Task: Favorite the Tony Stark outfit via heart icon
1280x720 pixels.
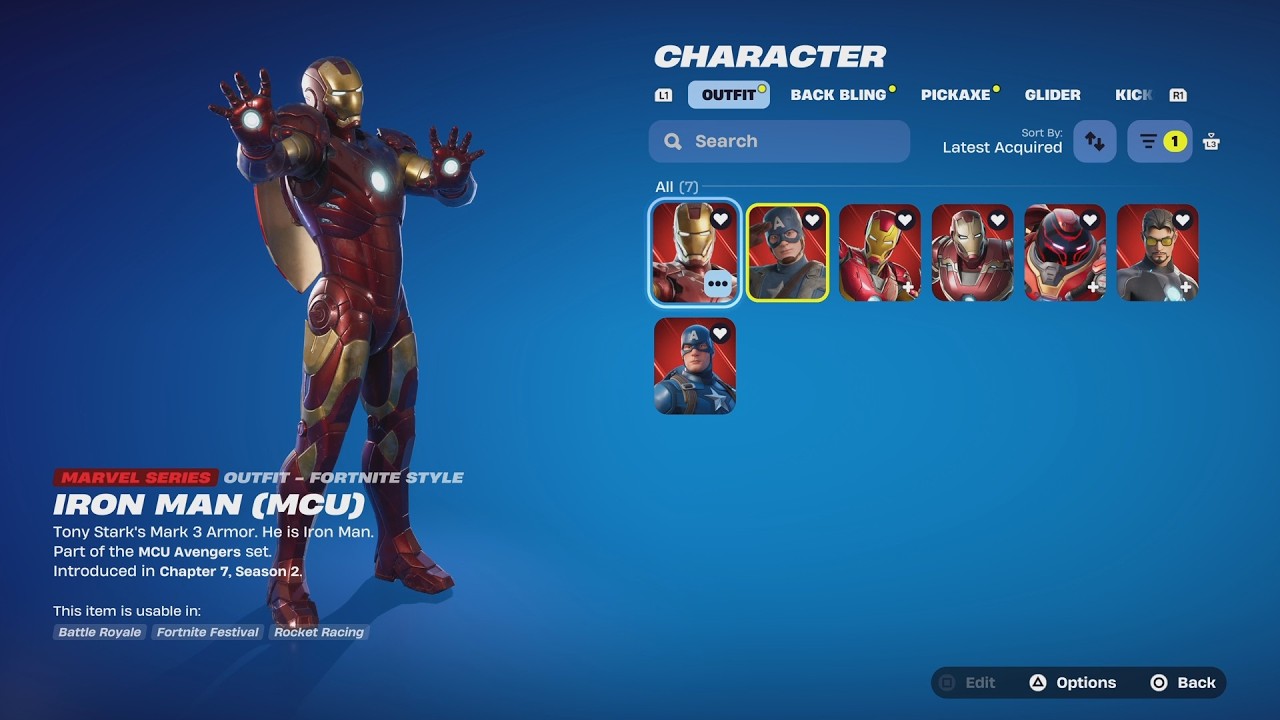Action: pos(1182,220)
